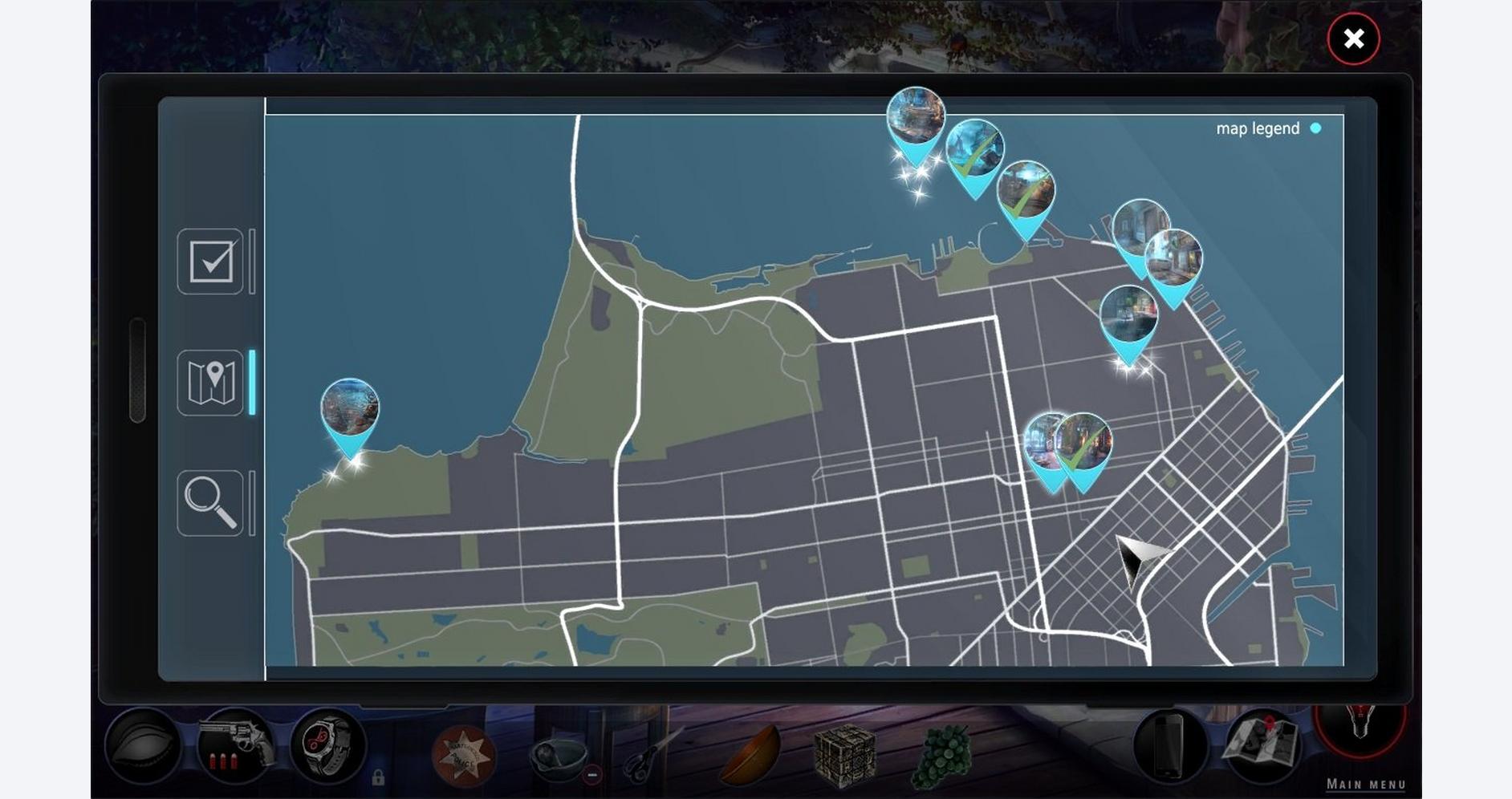Click the folded map icon in the bottom bar
The width and height of the screenshot is (1512, 799).
click(x=1262, y=744)
